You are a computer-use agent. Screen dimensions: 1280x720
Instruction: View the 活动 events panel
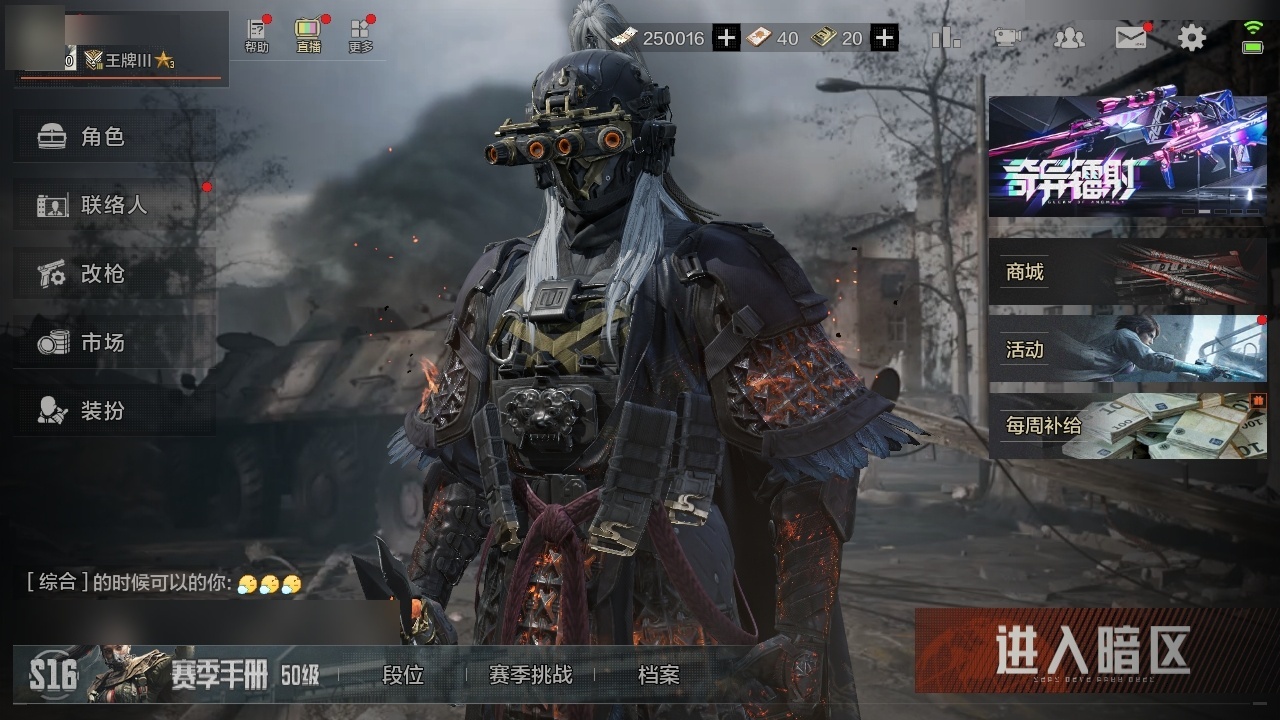coord(1127,349)
